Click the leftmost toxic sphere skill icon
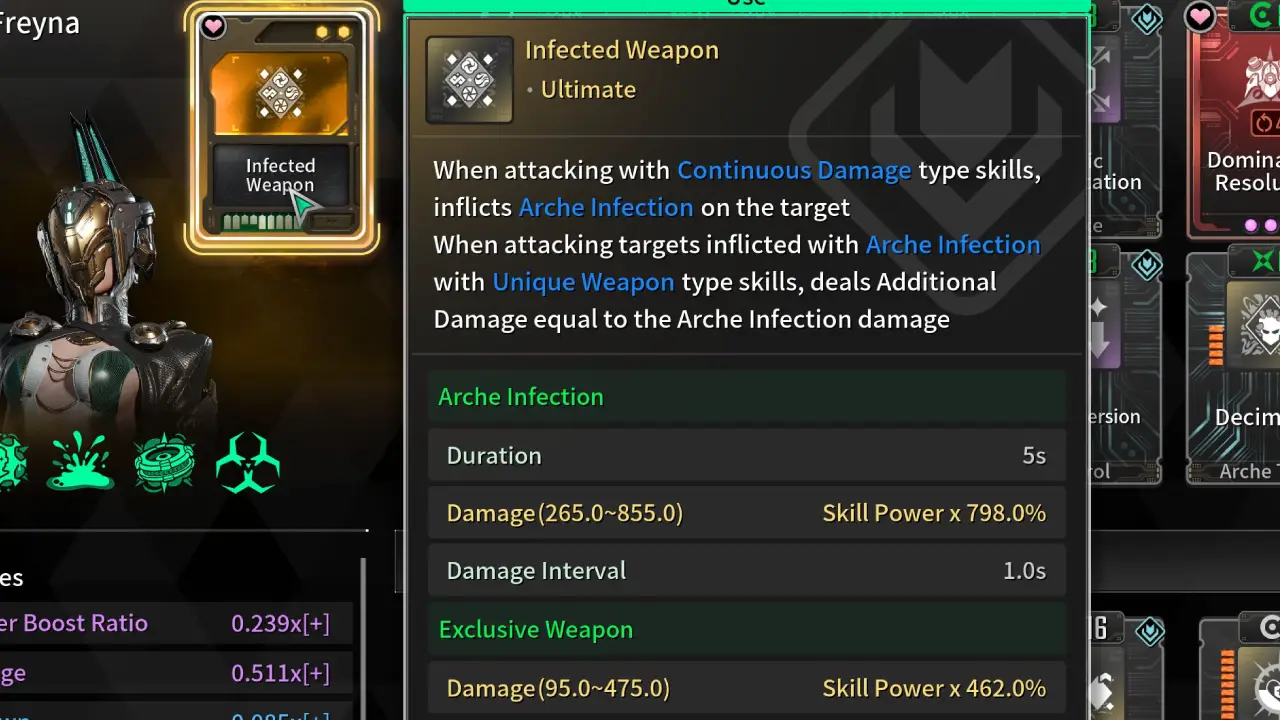 click(10, 461)
